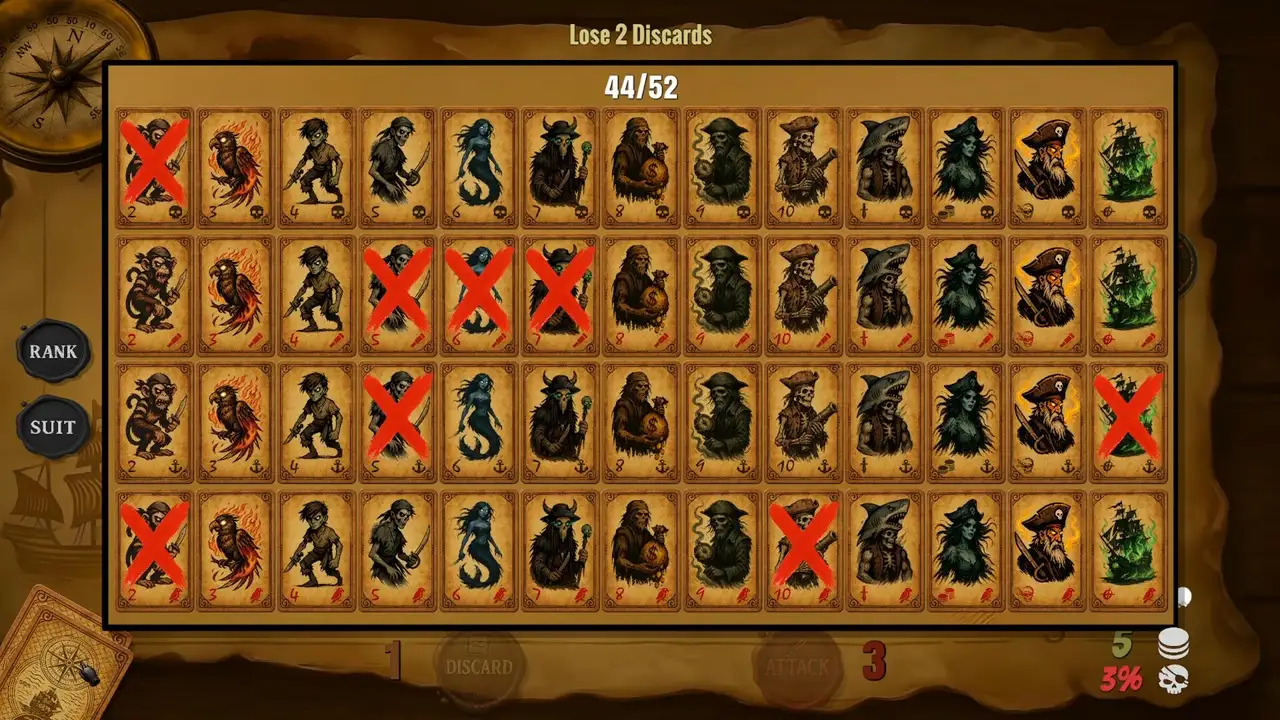This screenshot has height=720, width=1280.
Task: Select the skeleton with bomb 9 card
Action: point(722,165)
